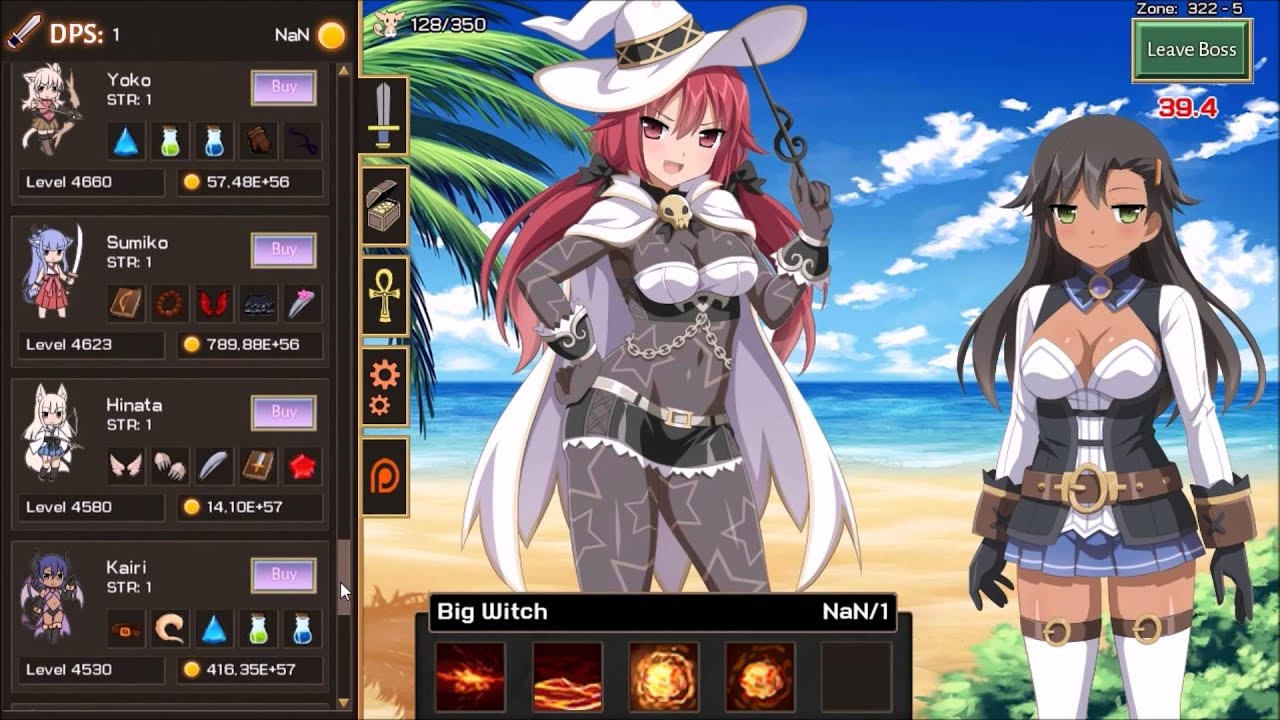Select Yoko's blue crystal equipment slot
Image resolution: width=1280 pixels, height=720 pixels.
(125, 141)
